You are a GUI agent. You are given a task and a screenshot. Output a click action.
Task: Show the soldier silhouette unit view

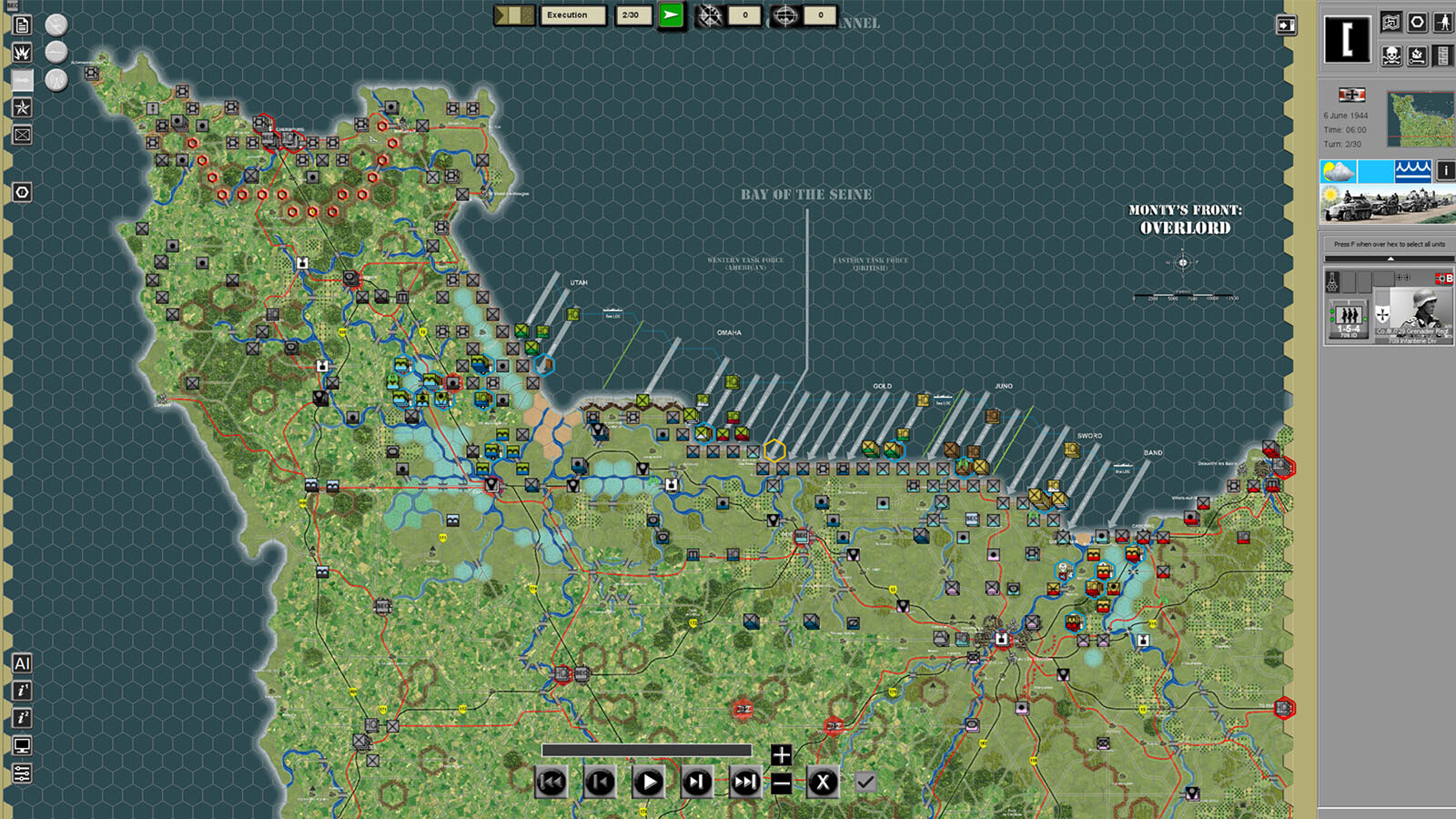tap(1443, 23)
